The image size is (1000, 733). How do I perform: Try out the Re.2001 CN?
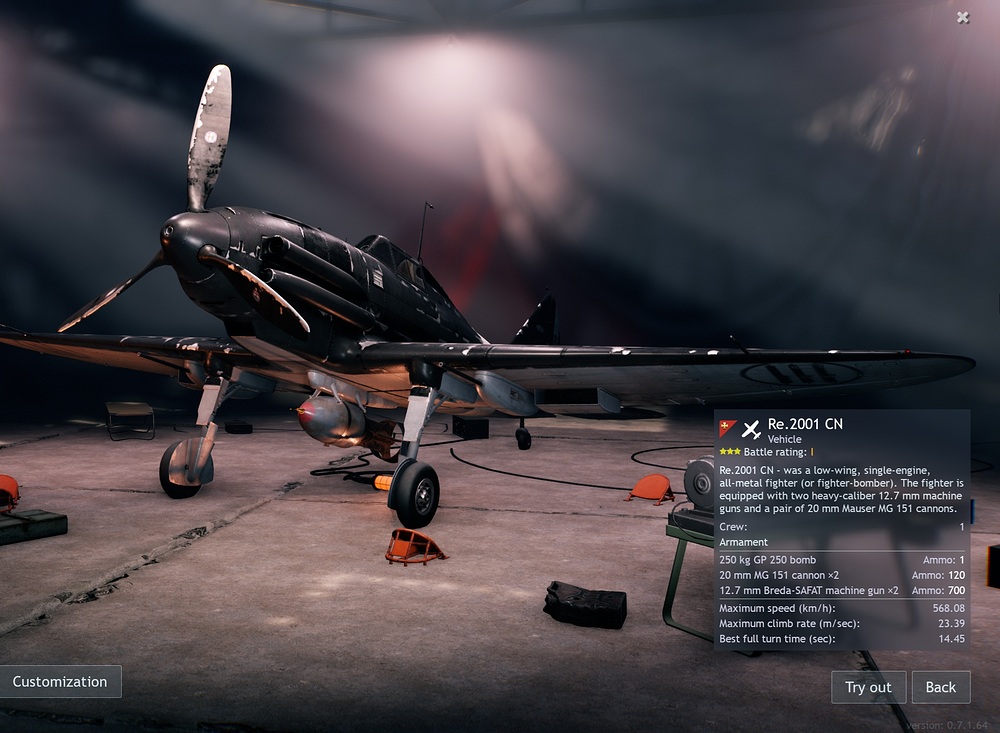pyautogui.click(x=868, y=687)
